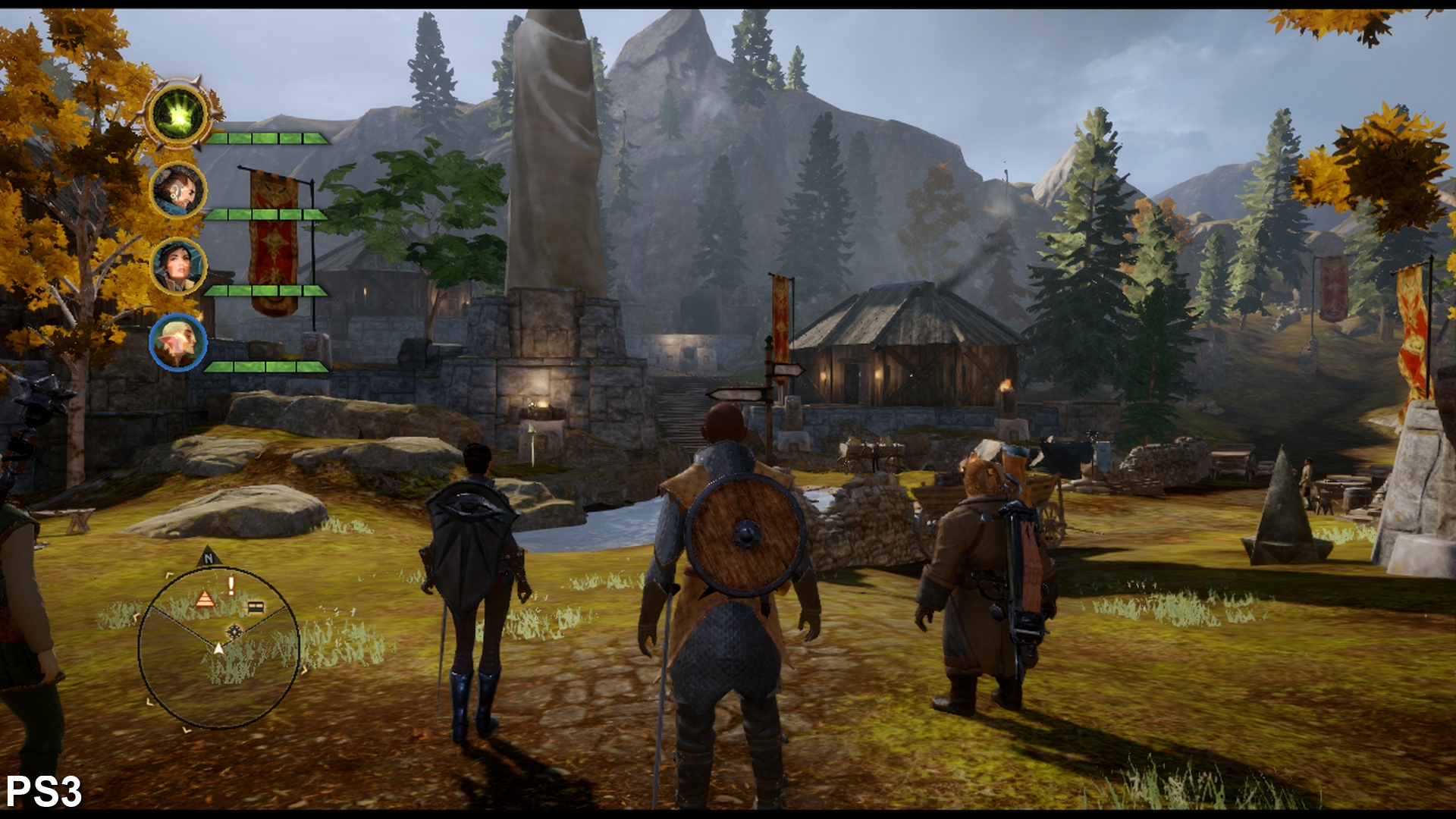Select the glowing green hand portrait
The width and height of the screenshot is (1456, 819).
click(x=179, y=115)
